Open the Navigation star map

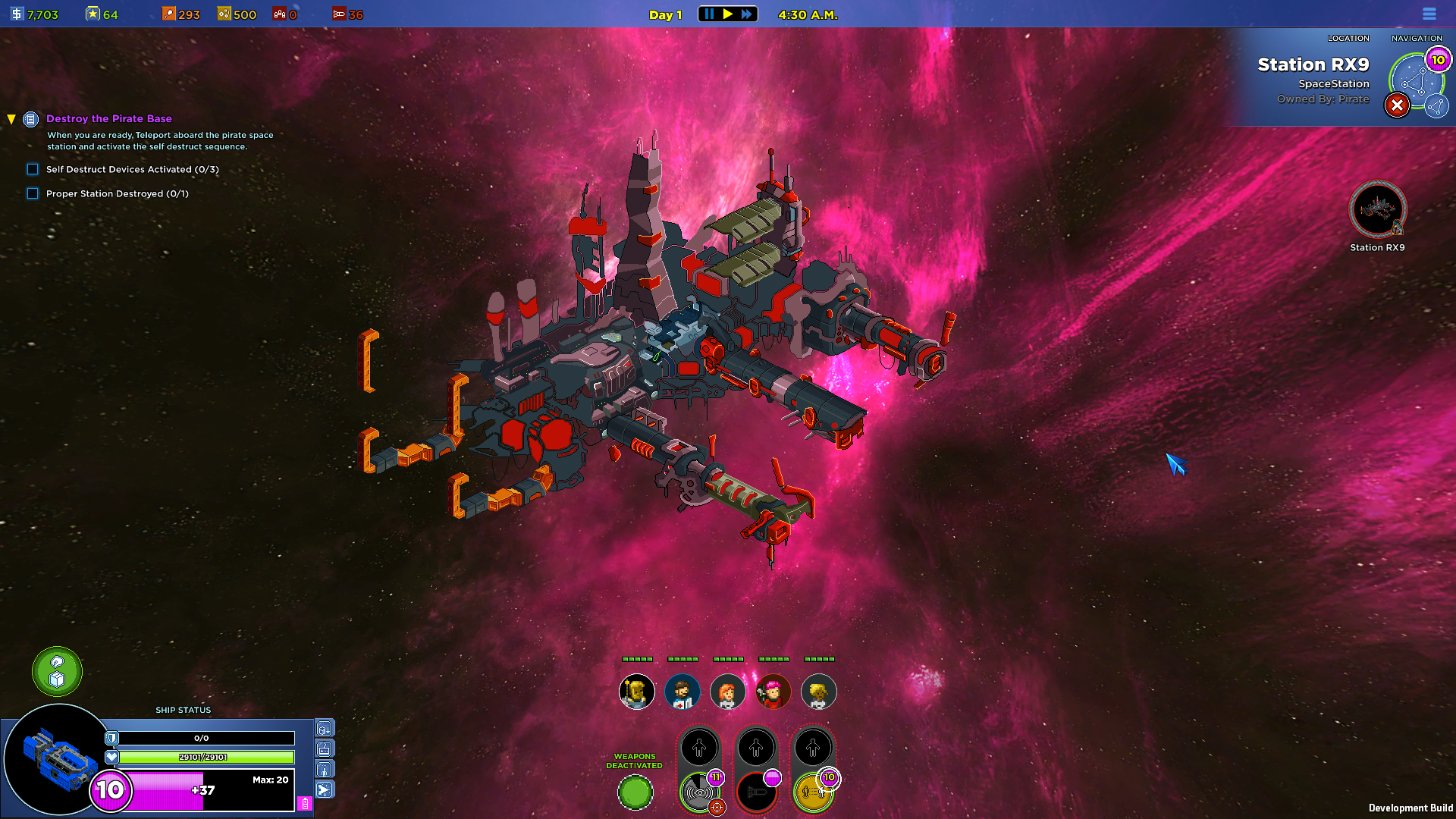1415,80
